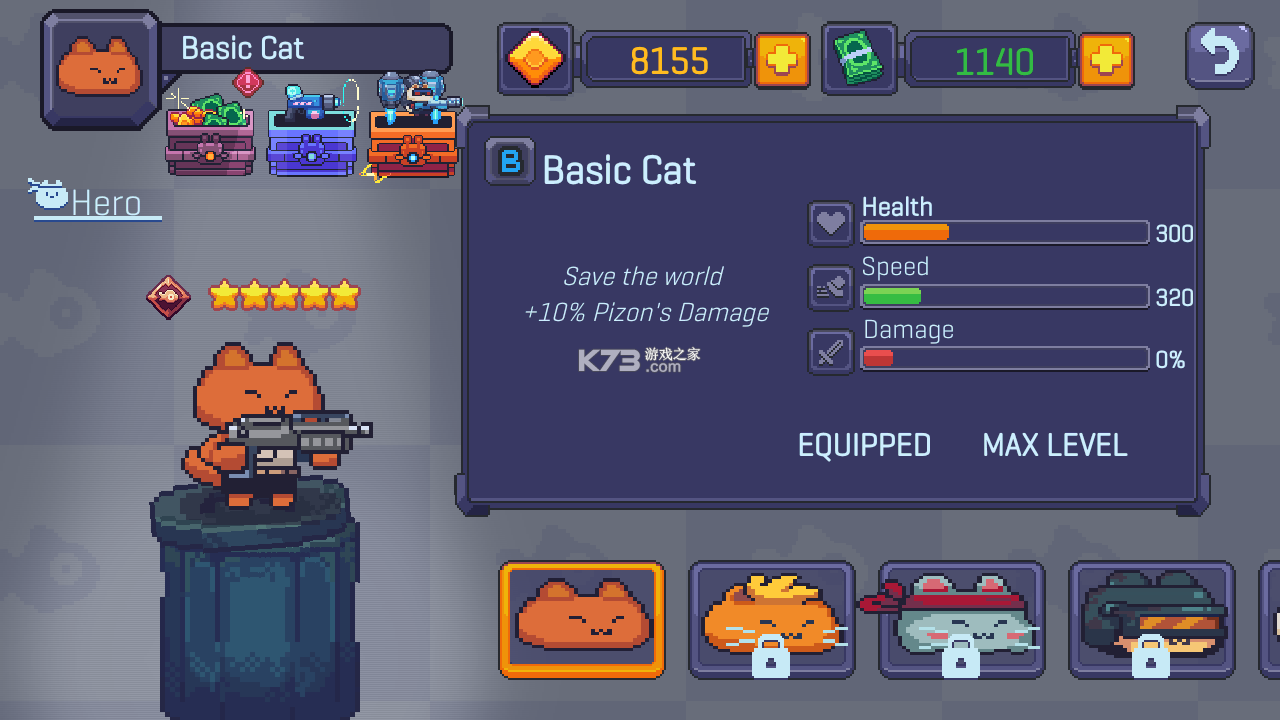1280x720 pixels.
Task: Open the orange treasure chest
Action: coord(413,145)
